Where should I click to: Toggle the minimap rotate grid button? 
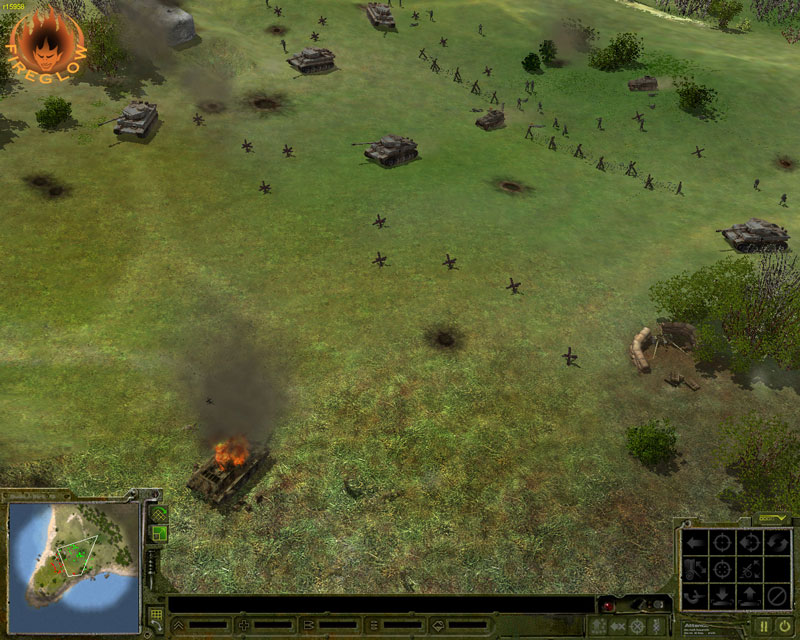(x=158, y=514)
